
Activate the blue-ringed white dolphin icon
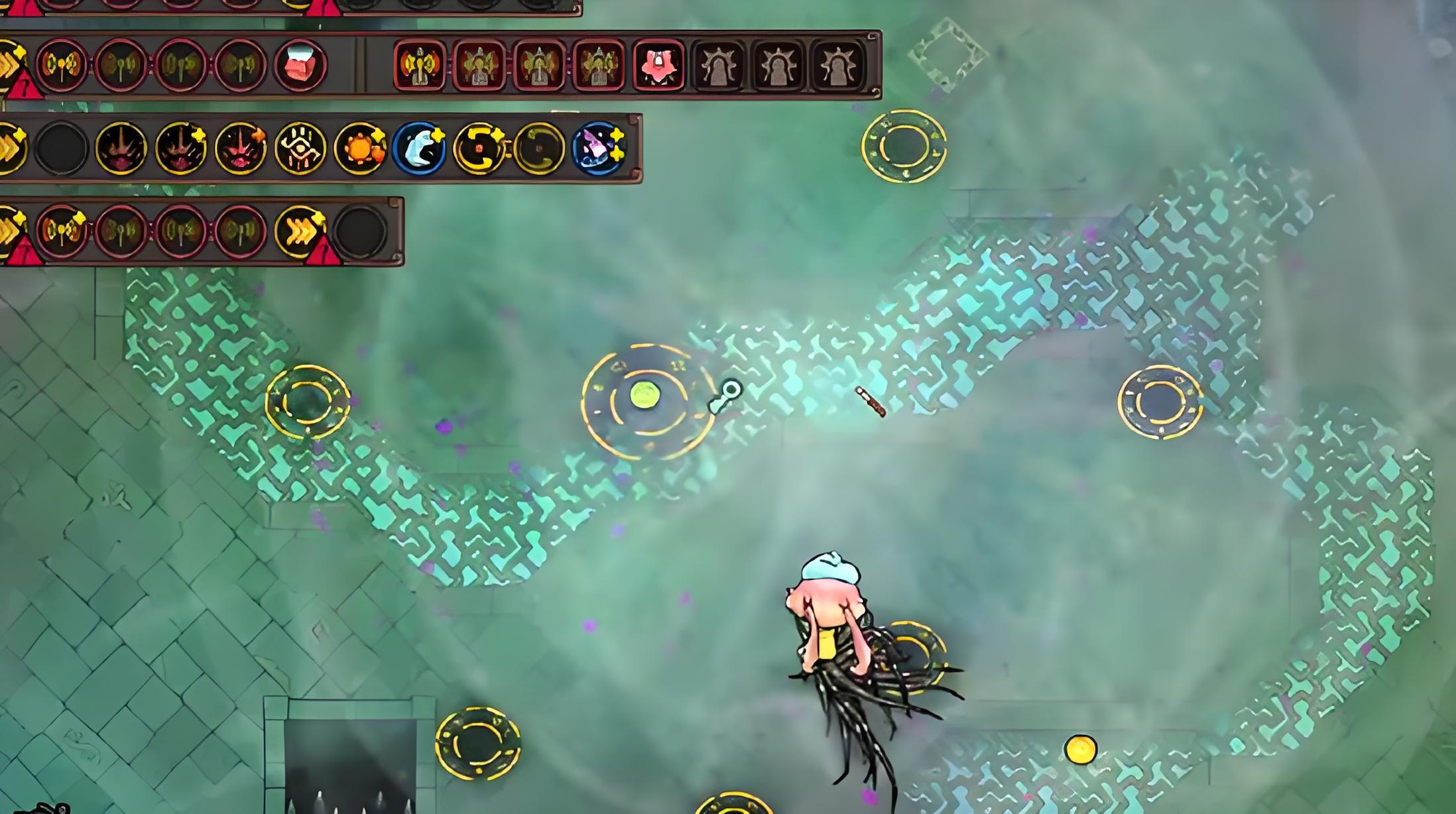click(419, 148)
